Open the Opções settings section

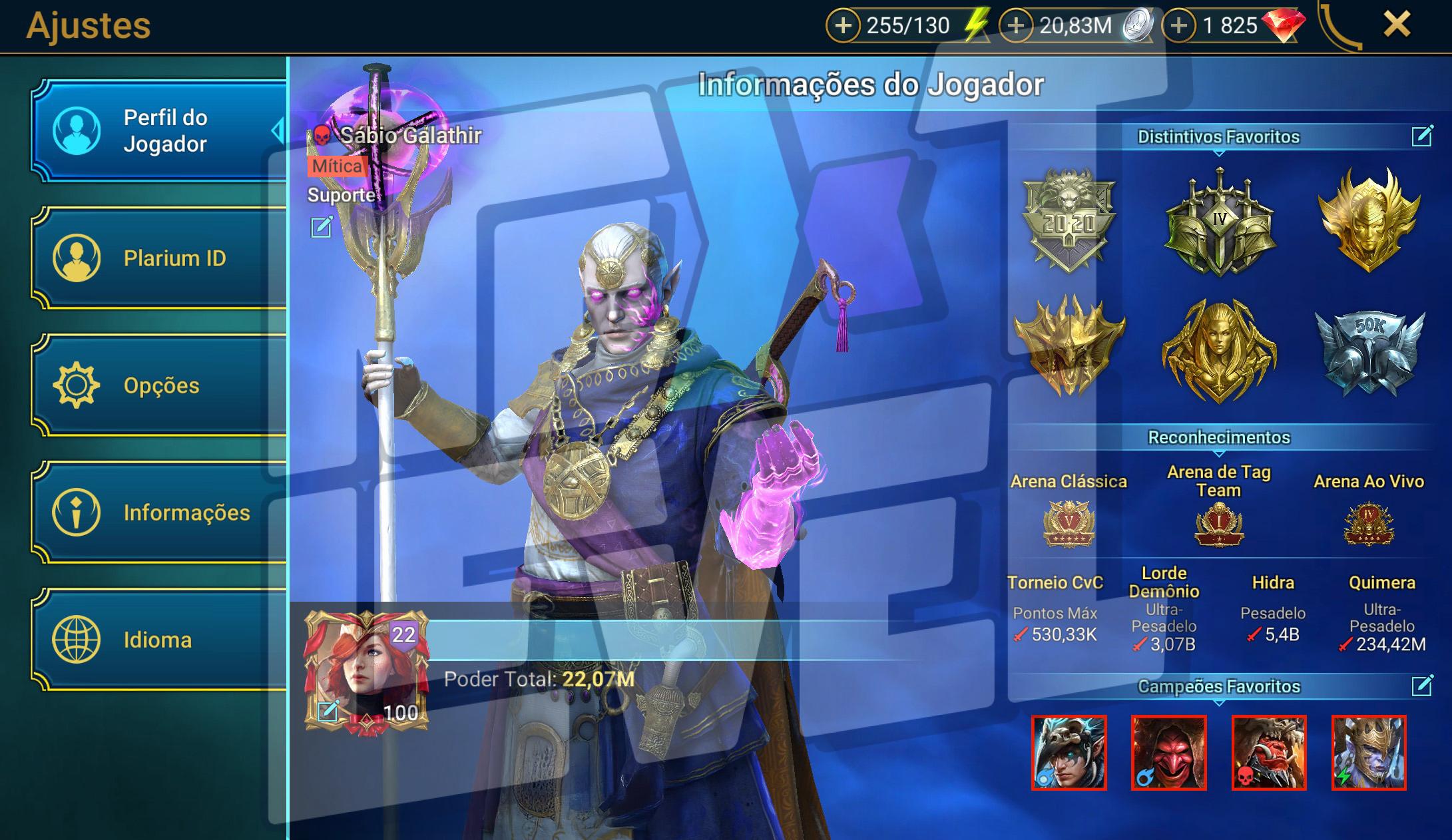click(x=160, y=385)
